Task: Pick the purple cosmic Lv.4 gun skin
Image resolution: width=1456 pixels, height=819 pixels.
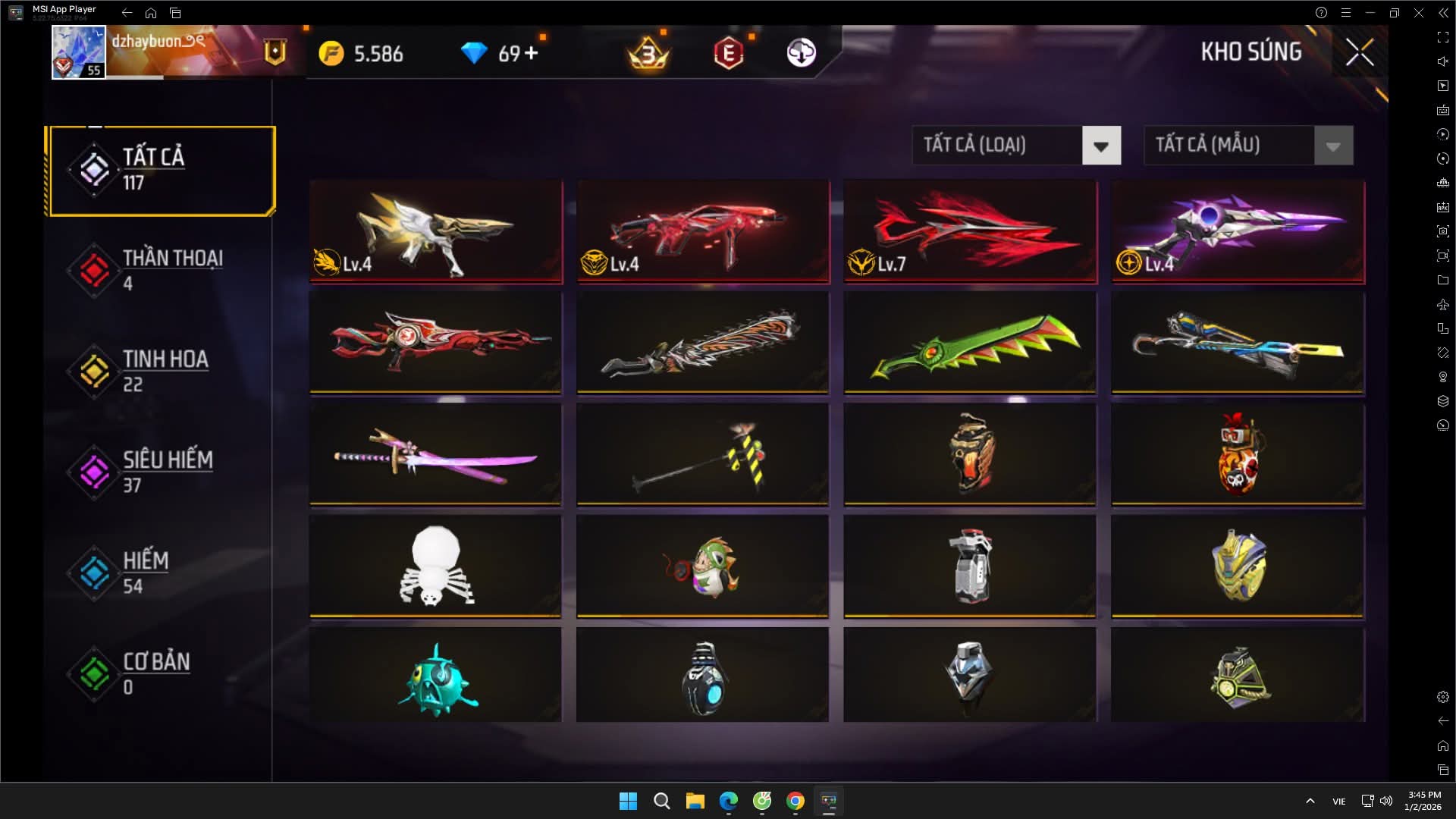Action: point(1238,231)
